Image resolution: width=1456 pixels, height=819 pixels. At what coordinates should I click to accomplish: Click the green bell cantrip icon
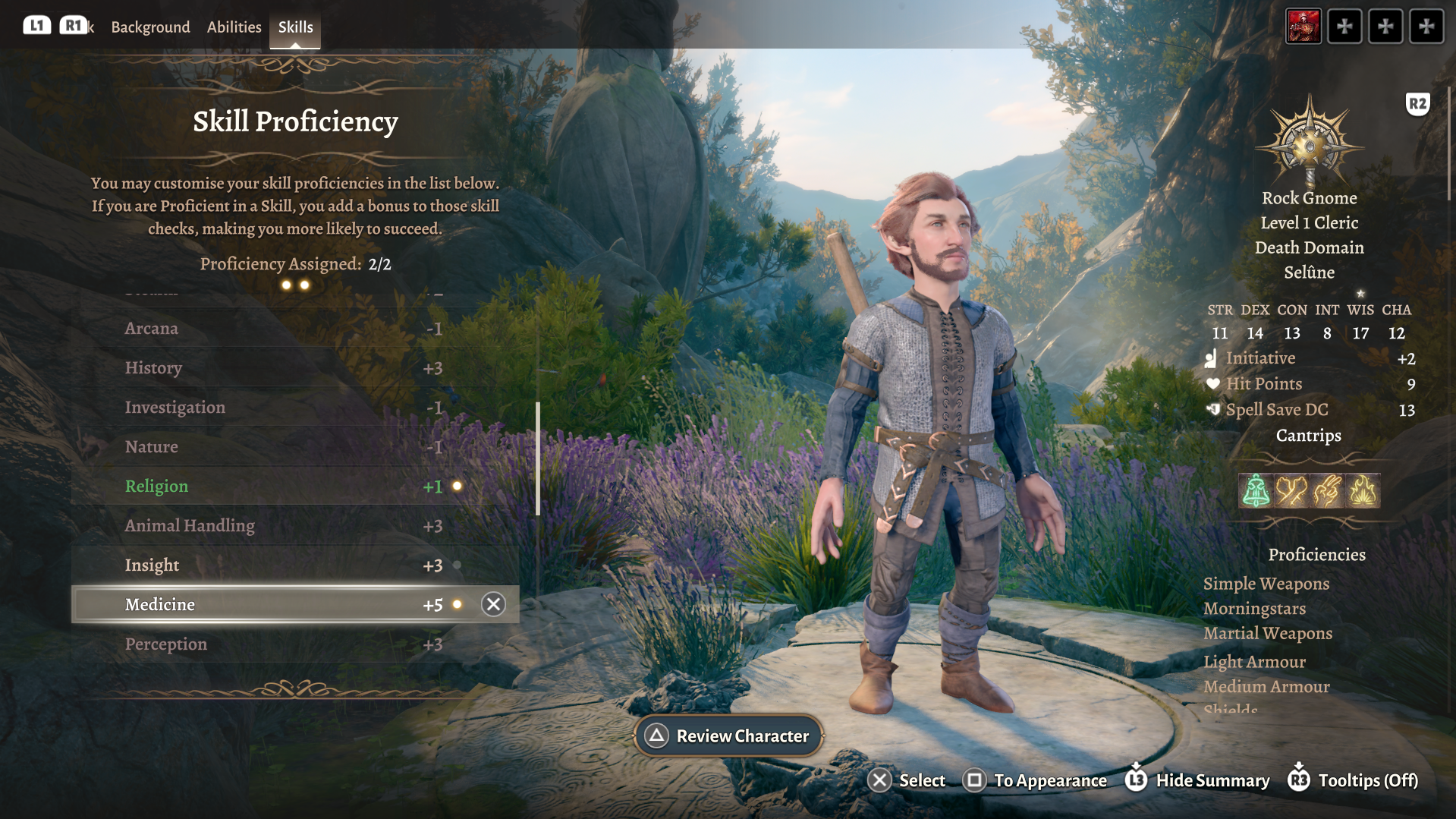[1256, 490]
